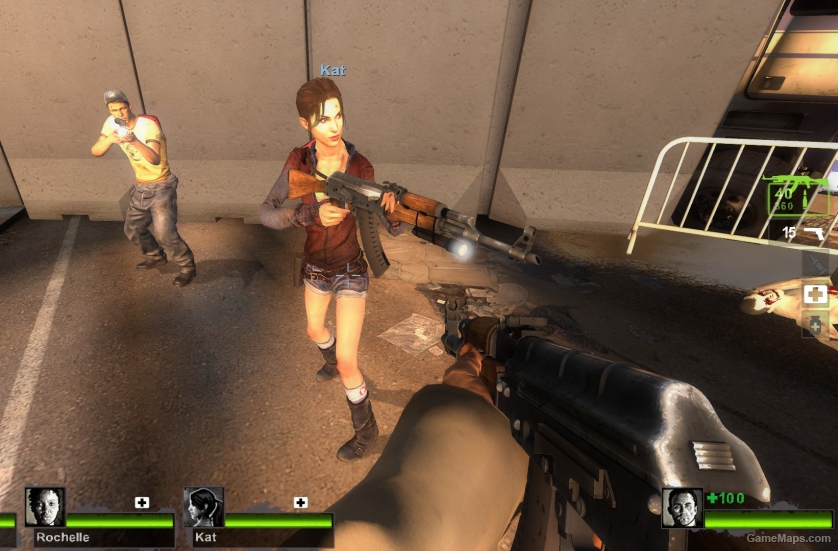Choose the empty throwable grenade slot
This screenshot has height=551, width=838.
click(816, 263)
